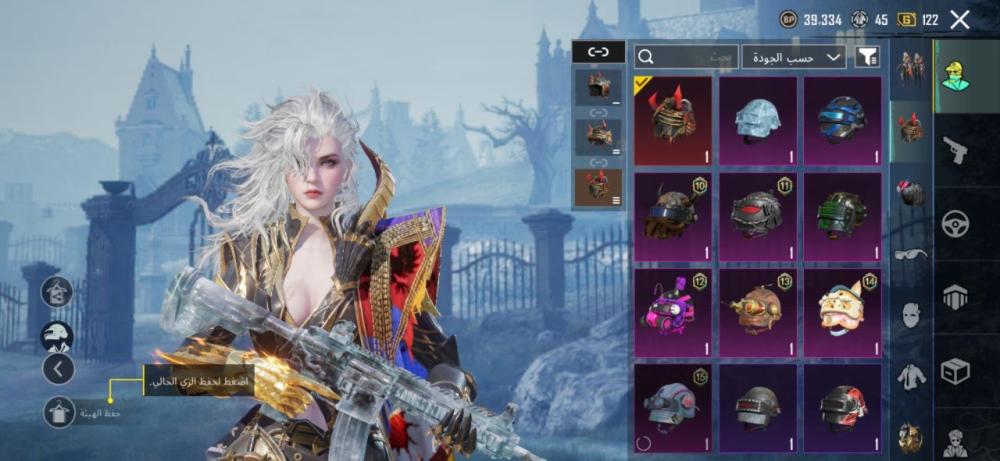Open the share outfit hanger icon

(57, 291)
